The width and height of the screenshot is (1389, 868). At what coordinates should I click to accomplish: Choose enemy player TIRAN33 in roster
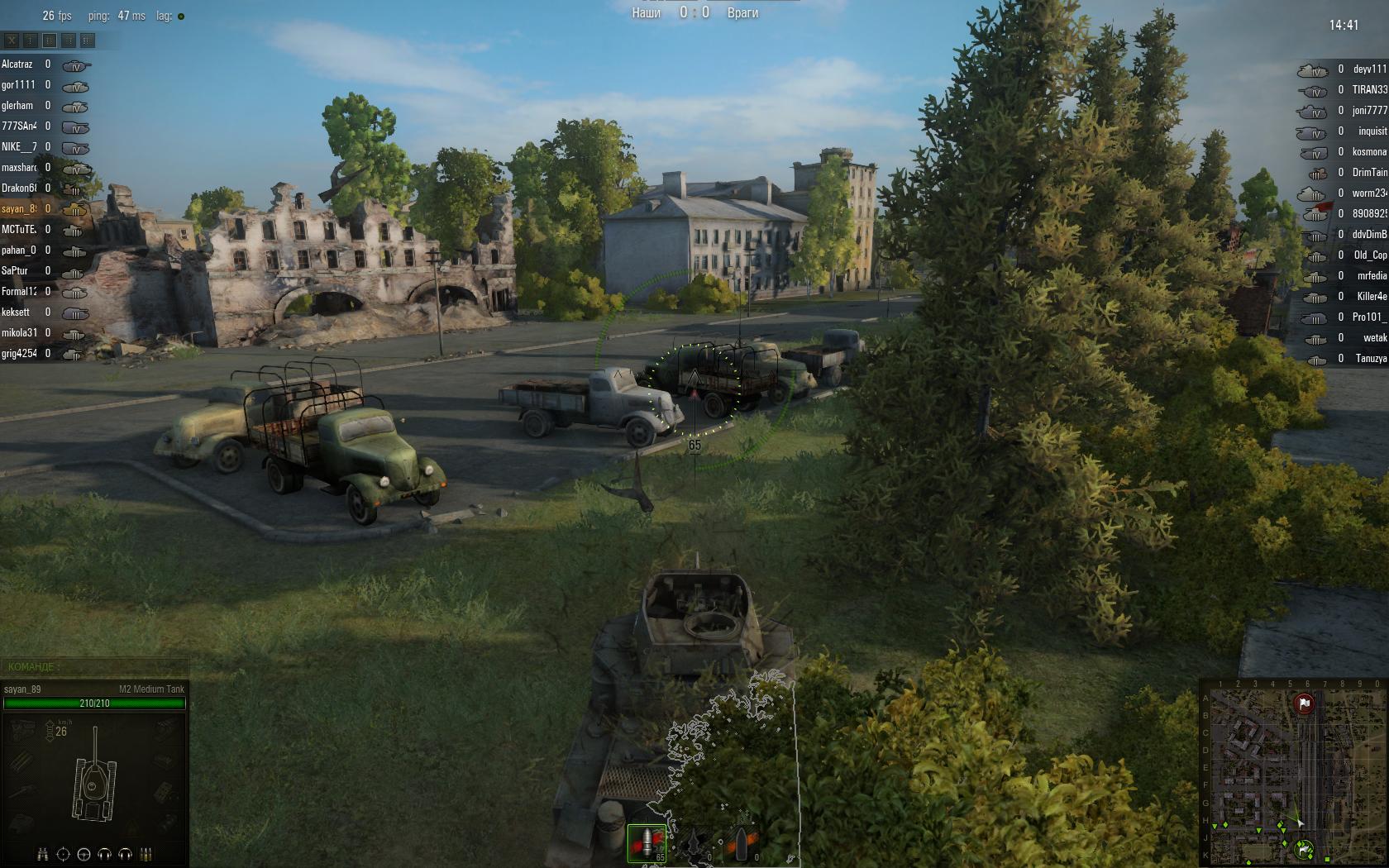(x=1369, y=90)
